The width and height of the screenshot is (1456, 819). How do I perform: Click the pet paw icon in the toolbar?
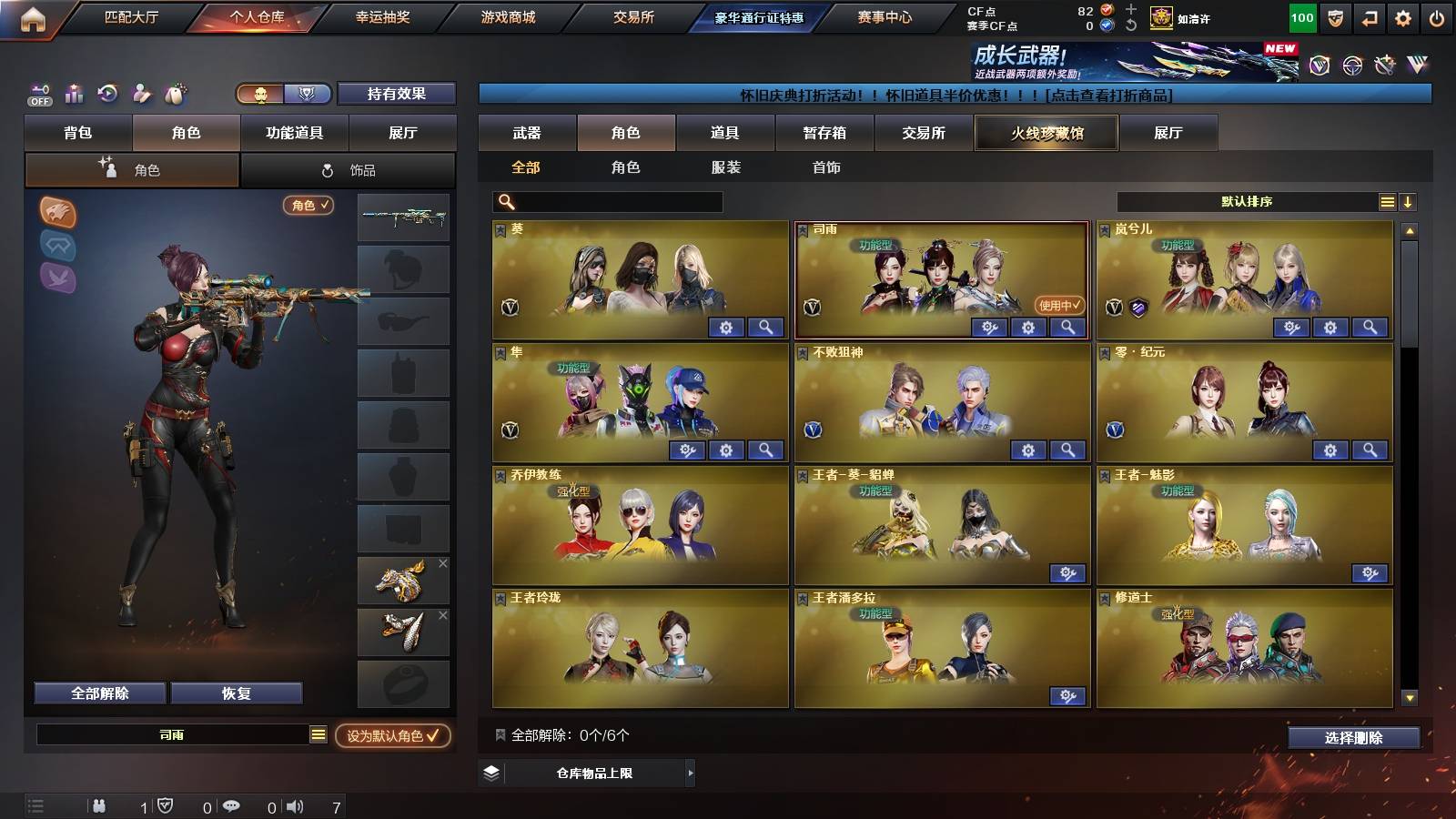tap(176, 94)
